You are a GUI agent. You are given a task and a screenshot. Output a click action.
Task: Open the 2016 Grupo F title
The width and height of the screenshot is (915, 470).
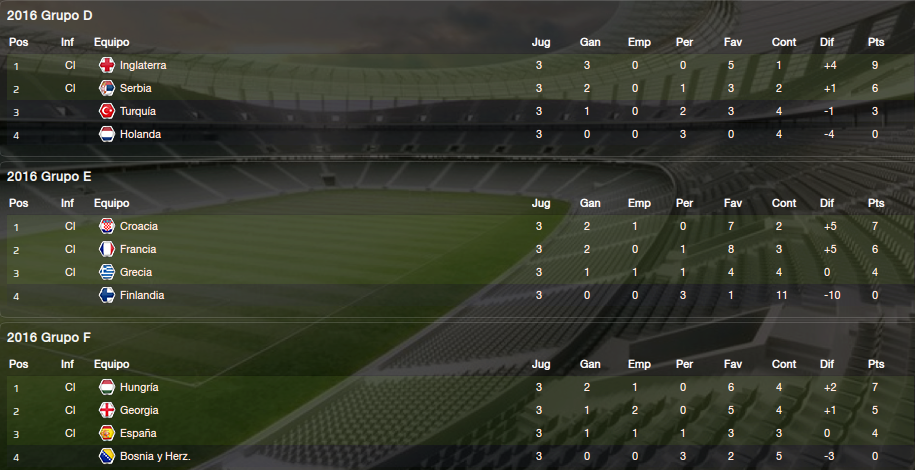pos(49,337)
